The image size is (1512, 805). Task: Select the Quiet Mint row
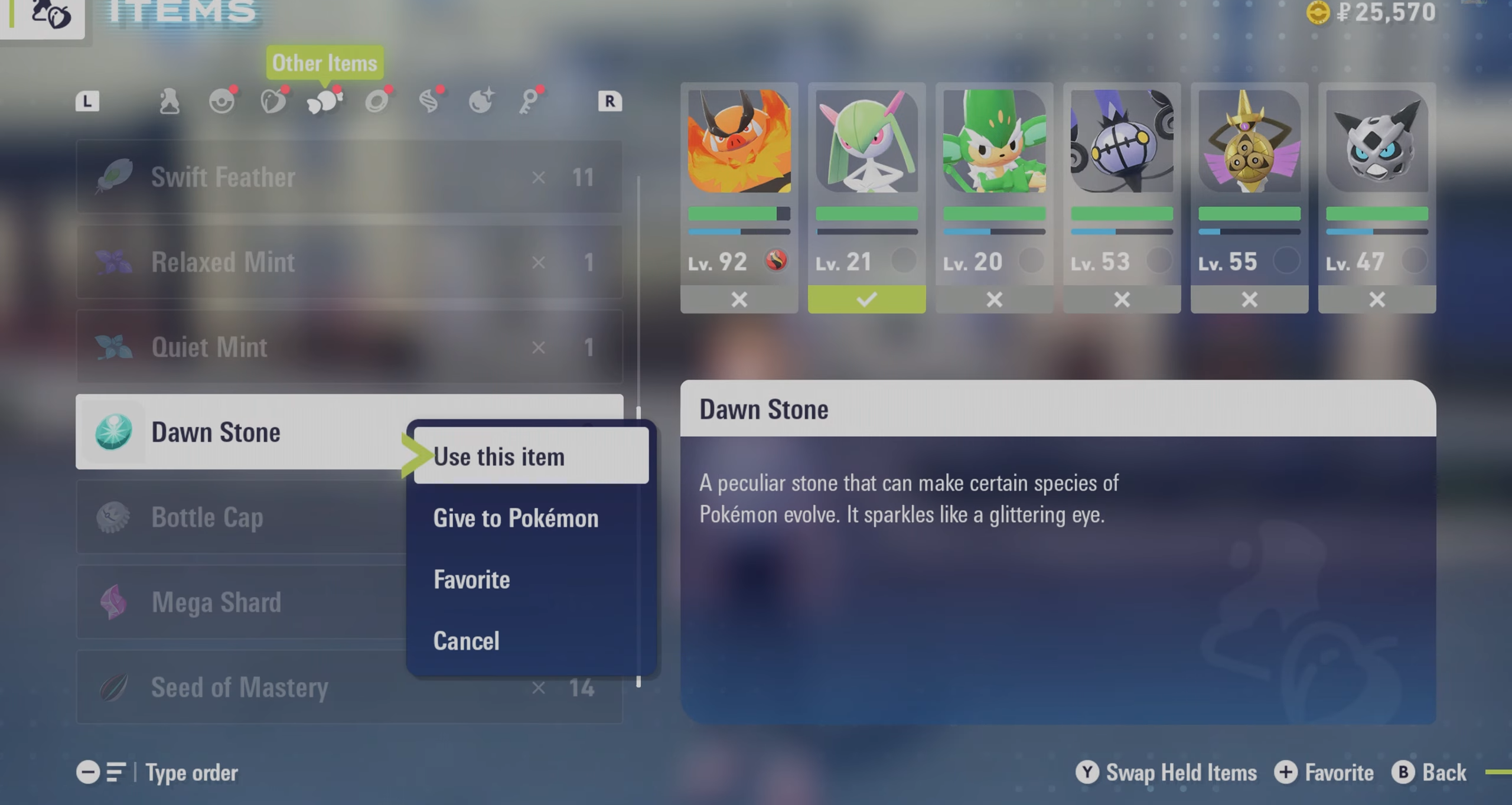click(348, 347)
